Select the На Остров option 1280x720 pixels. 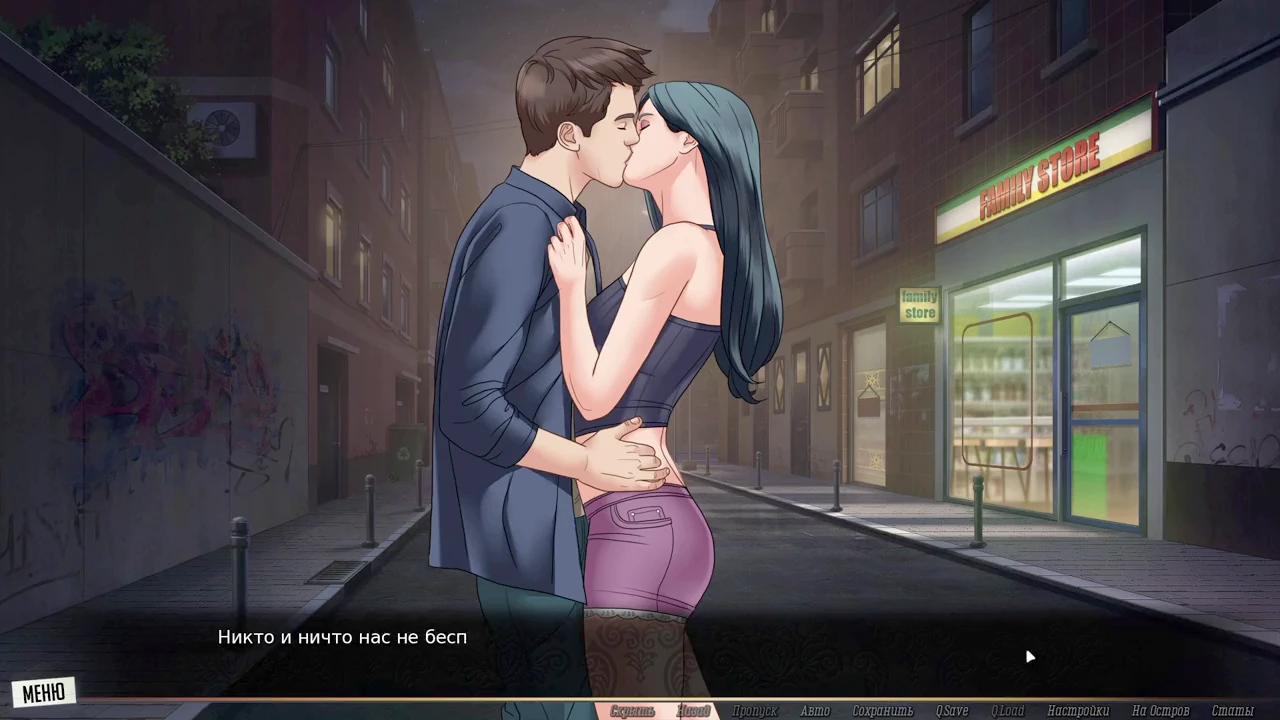pos(1160,711)
